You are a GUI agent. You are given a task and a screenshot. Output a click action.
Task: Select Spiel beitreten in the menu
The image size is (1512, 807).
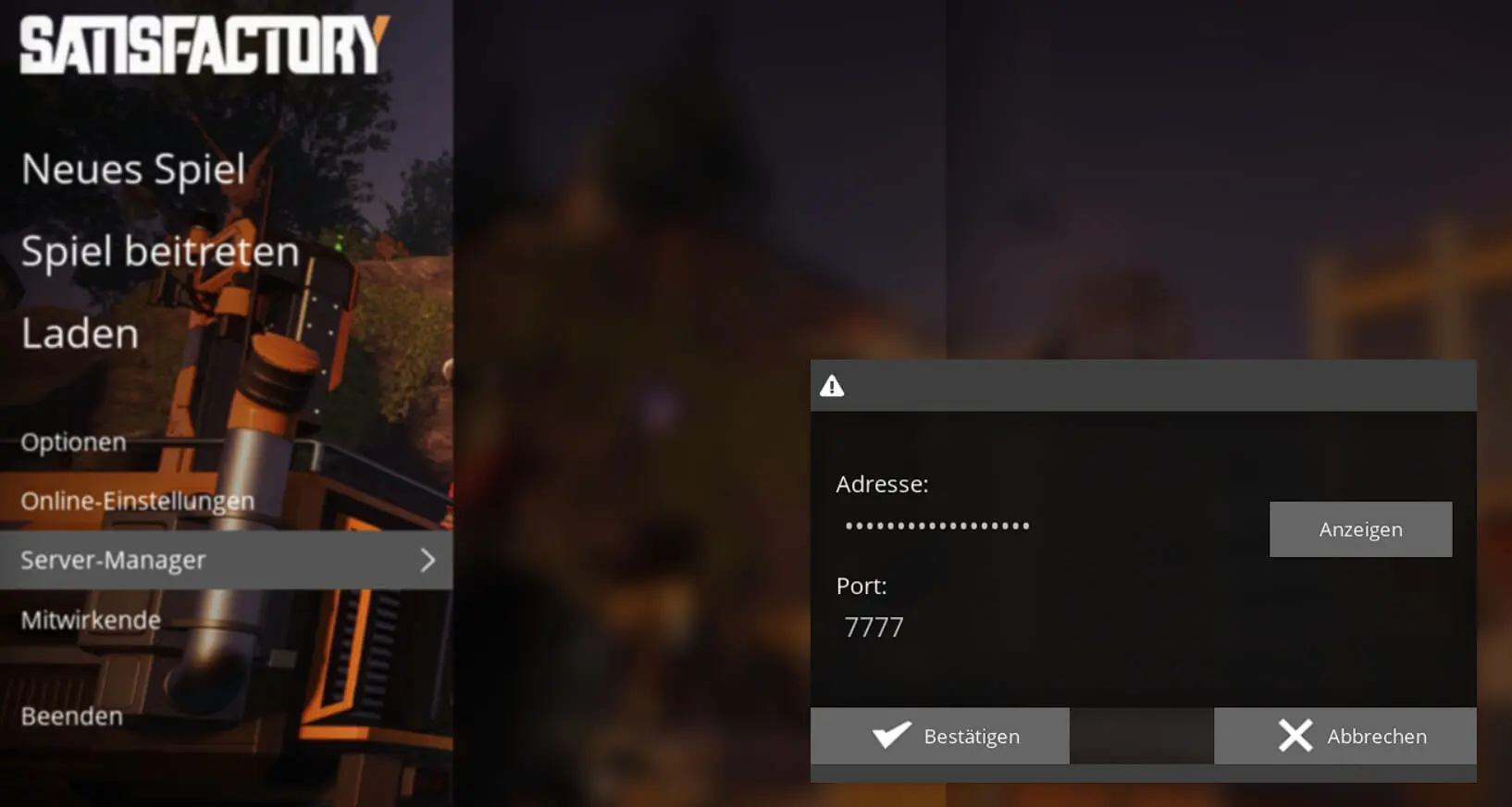[159, 251]
